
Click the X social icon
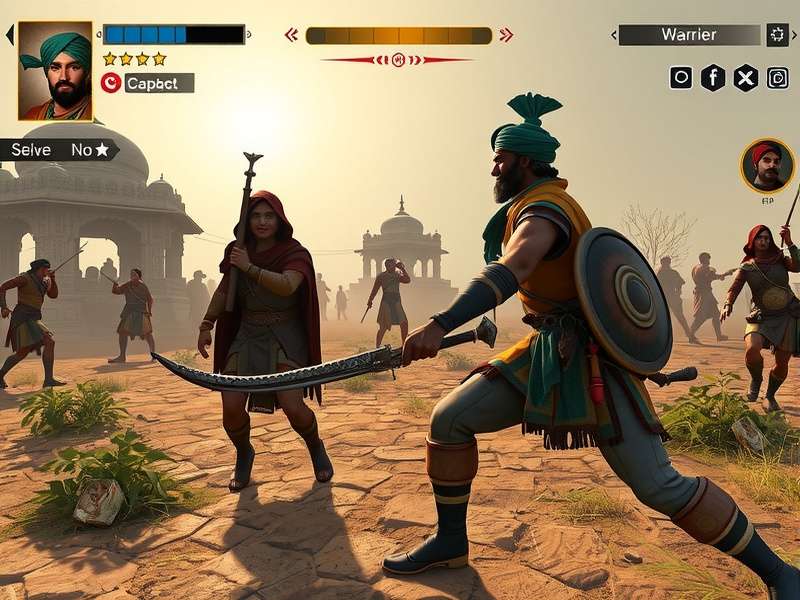tap(745, 78)
